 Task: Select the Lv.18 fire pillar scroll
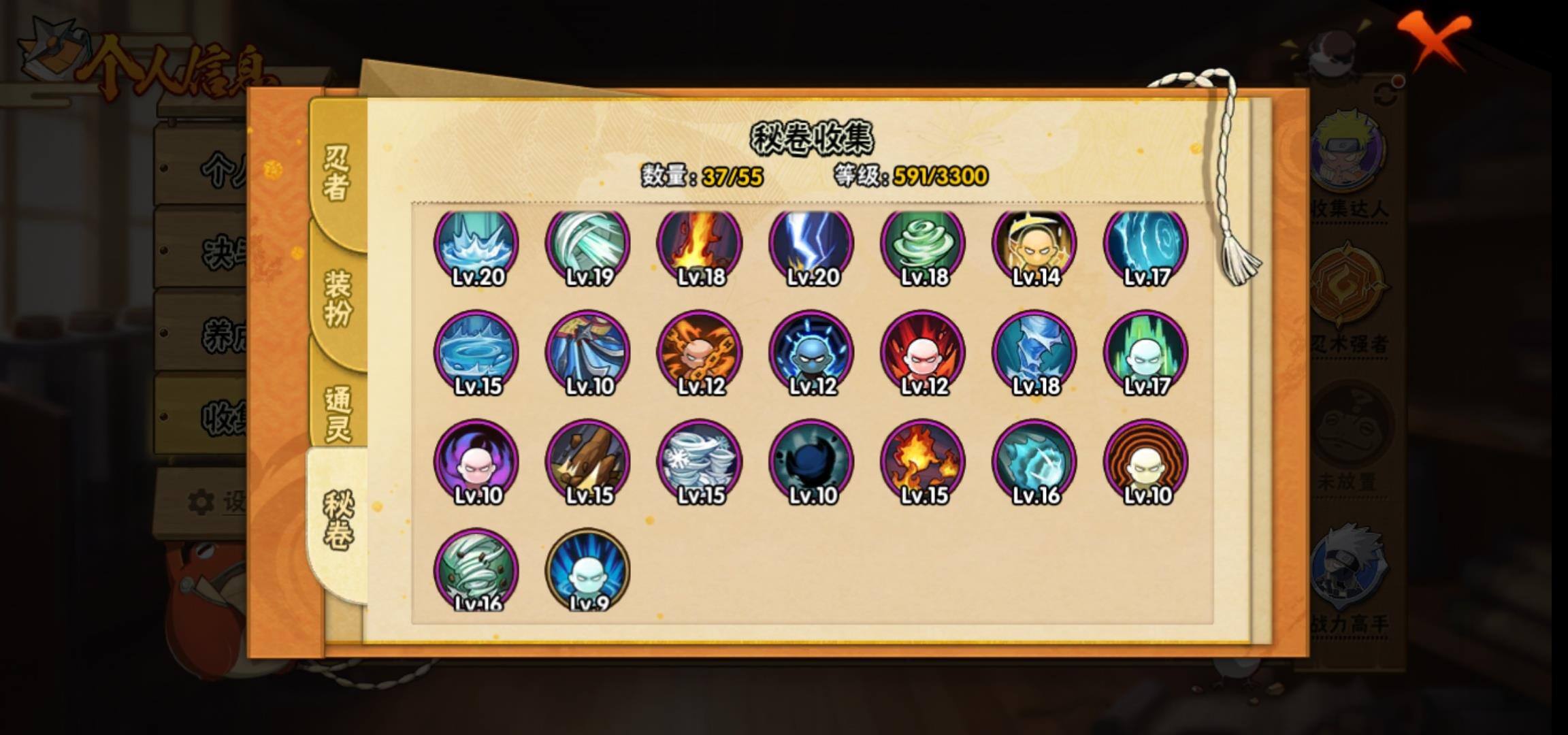pos(700,245)
